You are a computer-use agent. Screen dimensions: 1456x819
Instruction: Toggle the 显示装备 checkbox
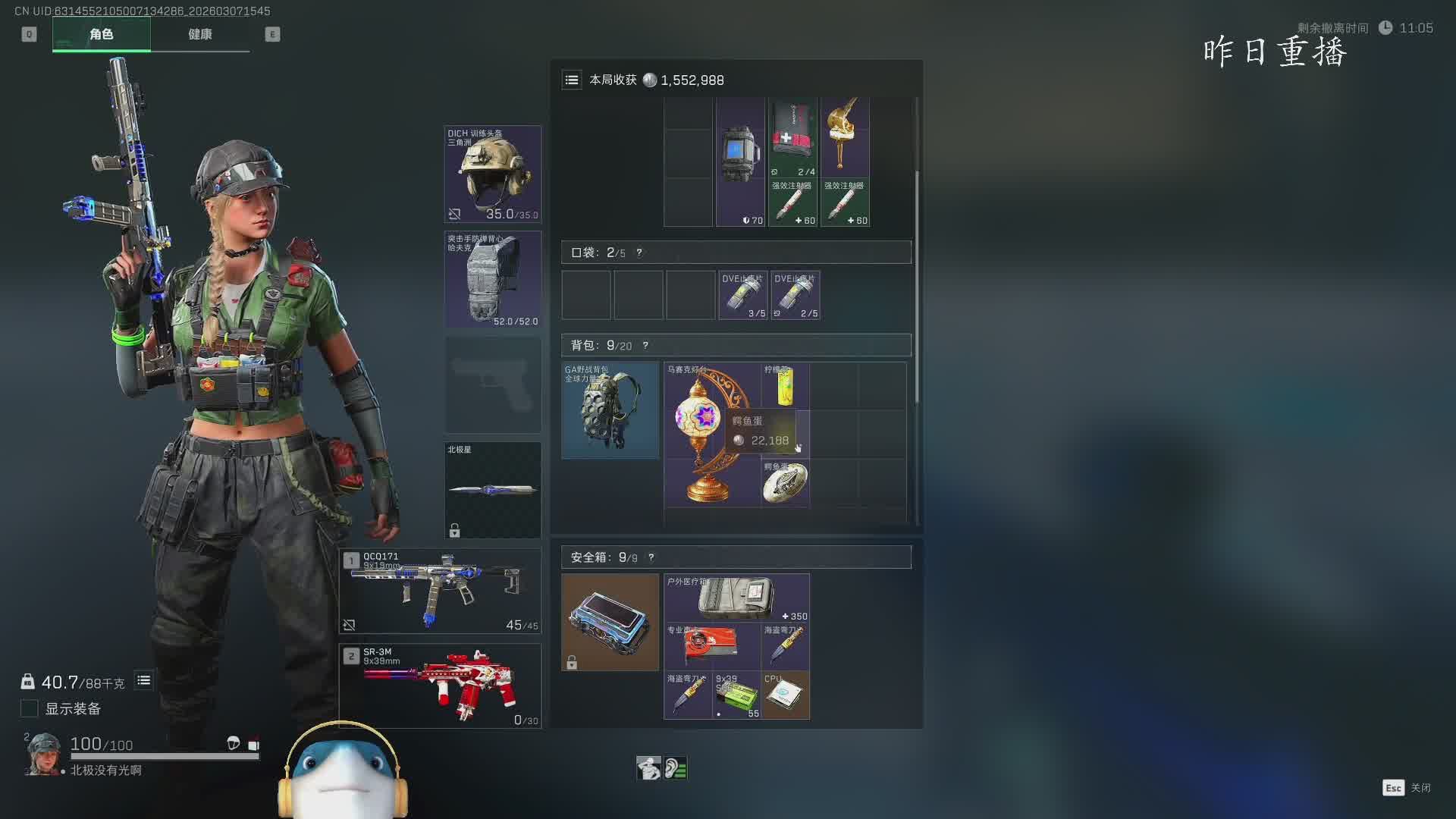click(29, 708)
